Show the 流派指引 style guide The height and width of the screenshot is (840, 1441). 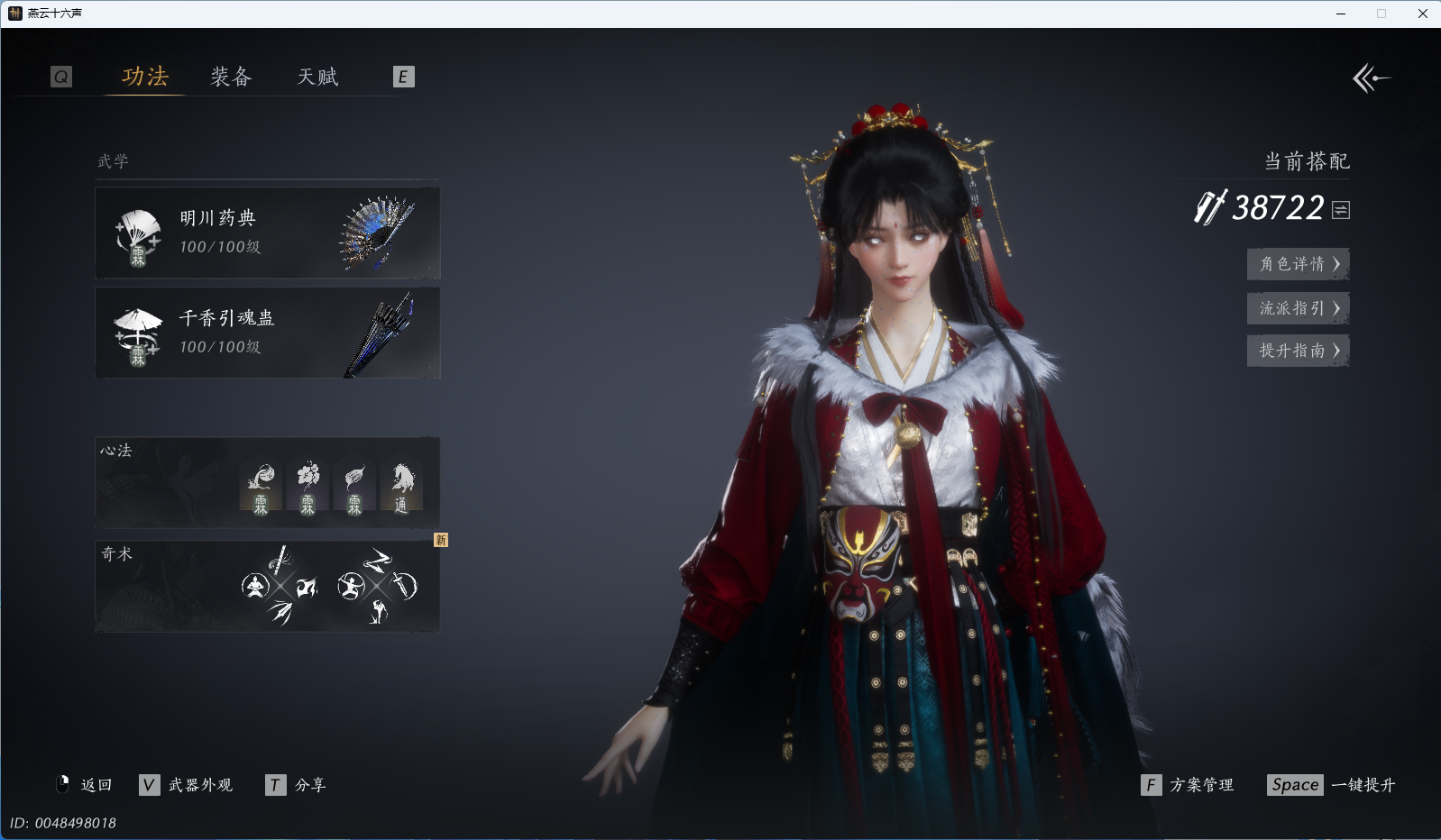click(1298, 308)
